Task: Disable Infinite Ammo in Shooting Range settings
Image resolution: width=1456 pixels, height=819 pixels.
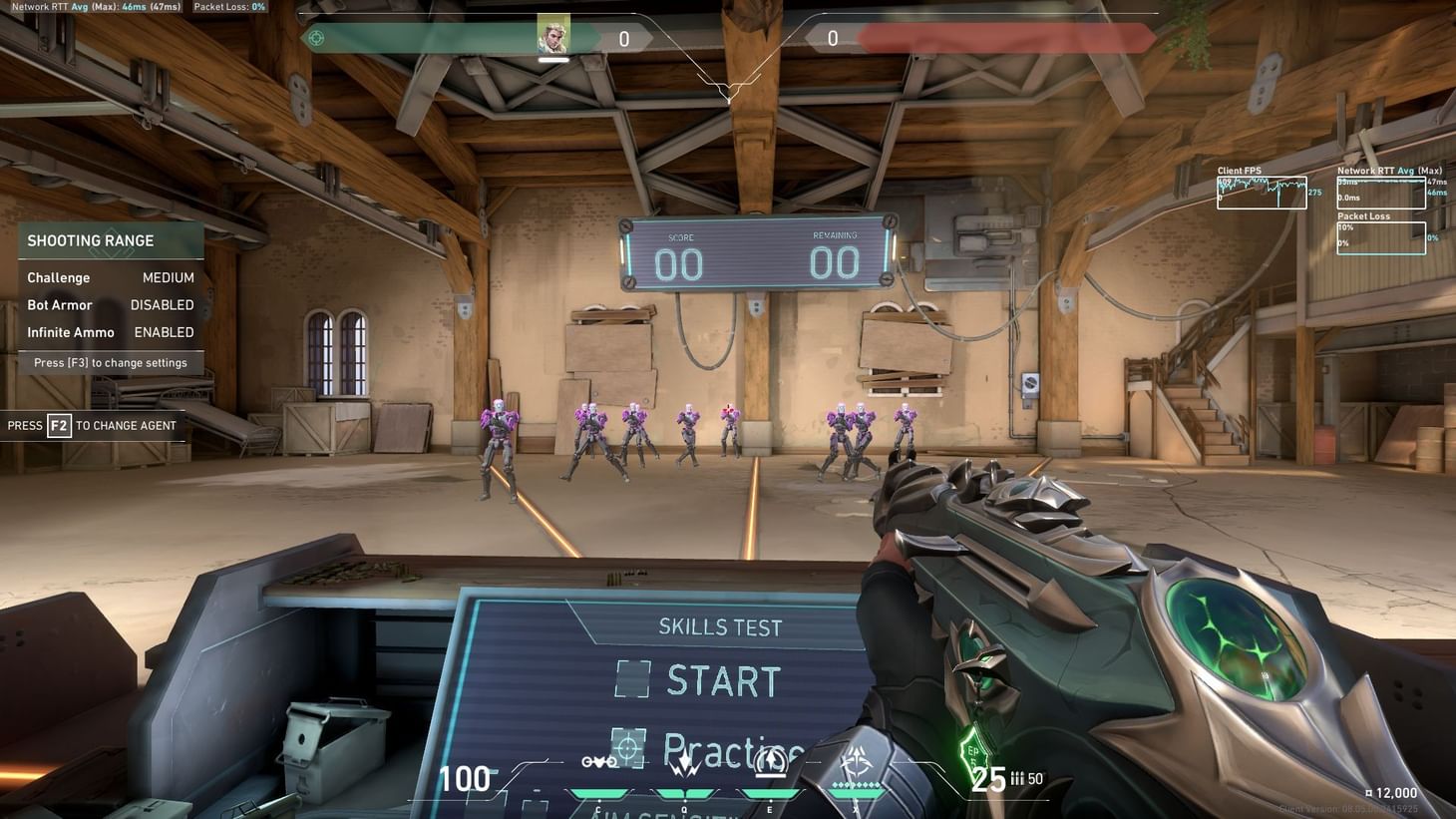Action: tap(164, 332)
